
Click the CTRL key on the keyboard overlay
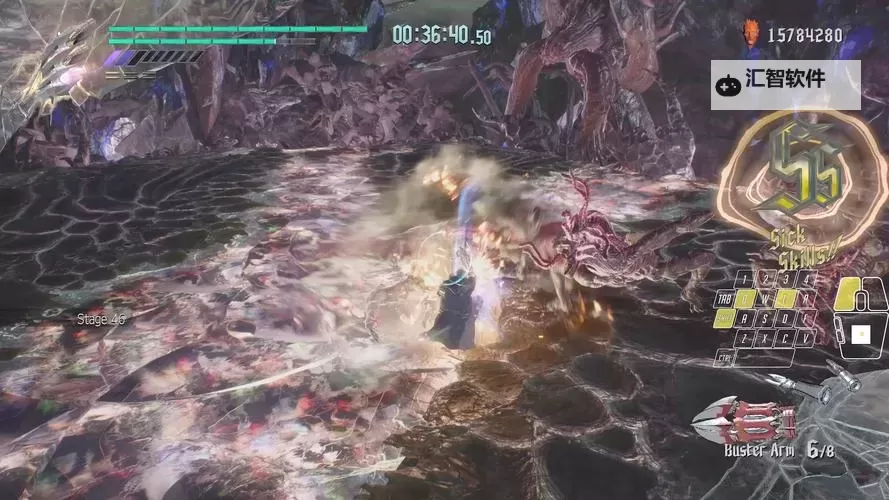click(x=726, y=358)
